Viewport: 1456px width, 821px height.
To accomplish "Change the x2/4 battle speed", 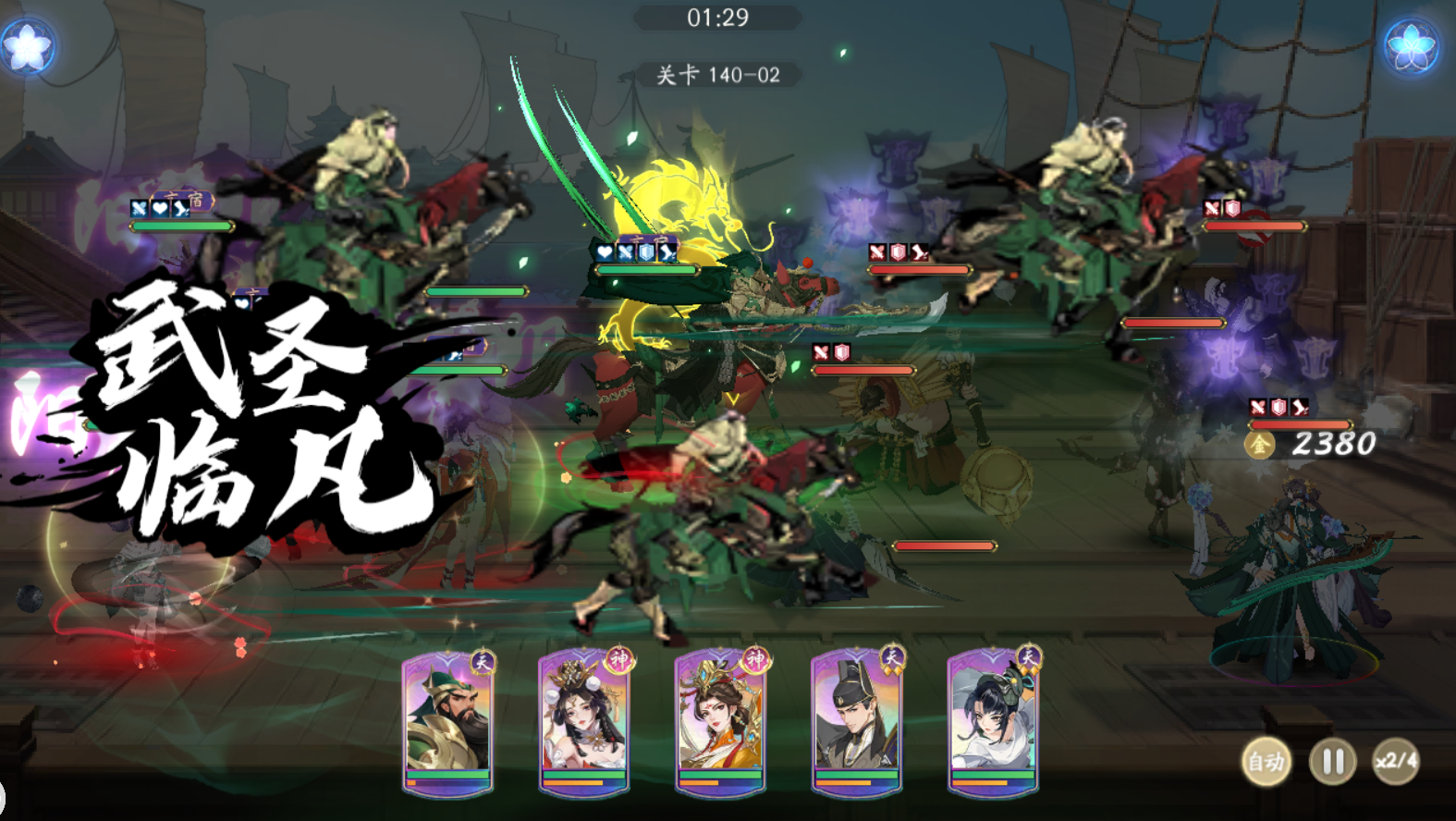I will [x=1395, y=761].
